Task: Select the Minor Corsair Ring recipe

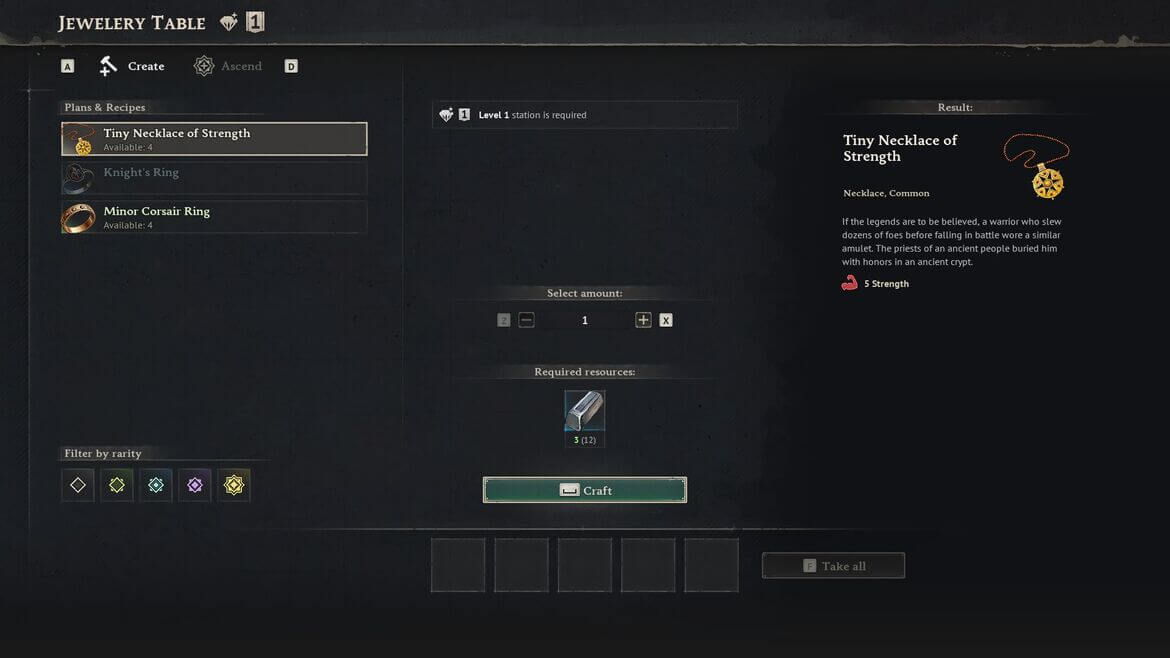Action: point(214,217)
